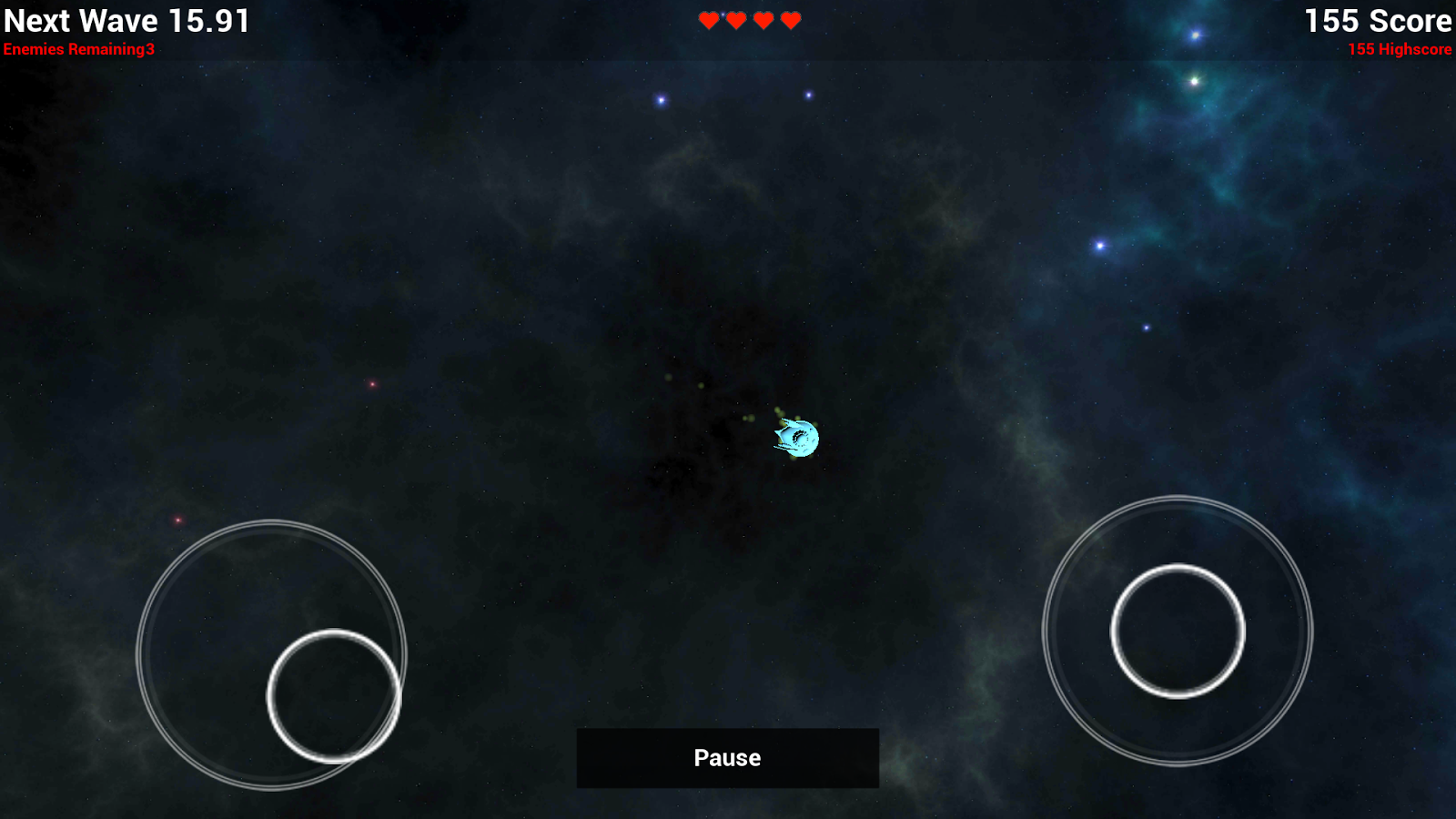Tap the first red heart icon

707,19
